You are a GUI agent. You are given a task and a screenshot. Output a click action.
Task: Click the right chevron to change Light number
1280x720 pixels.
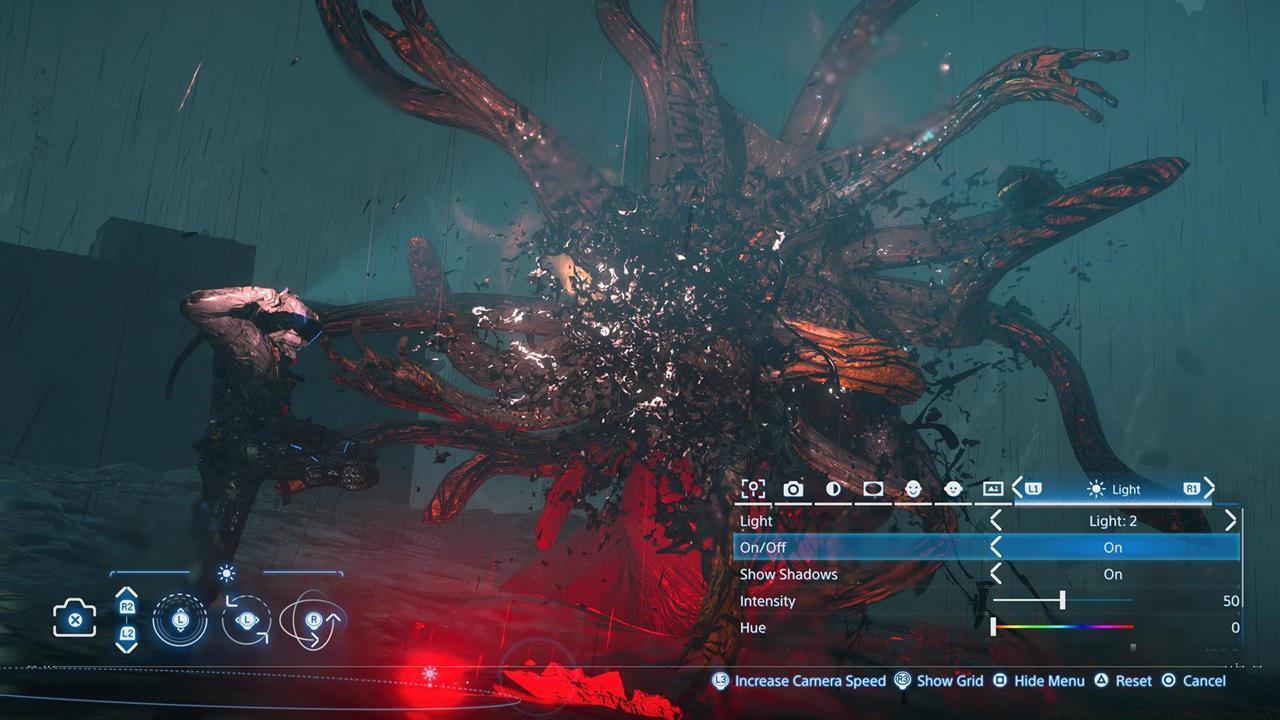pyautogui.click(x=1231, y=520)
